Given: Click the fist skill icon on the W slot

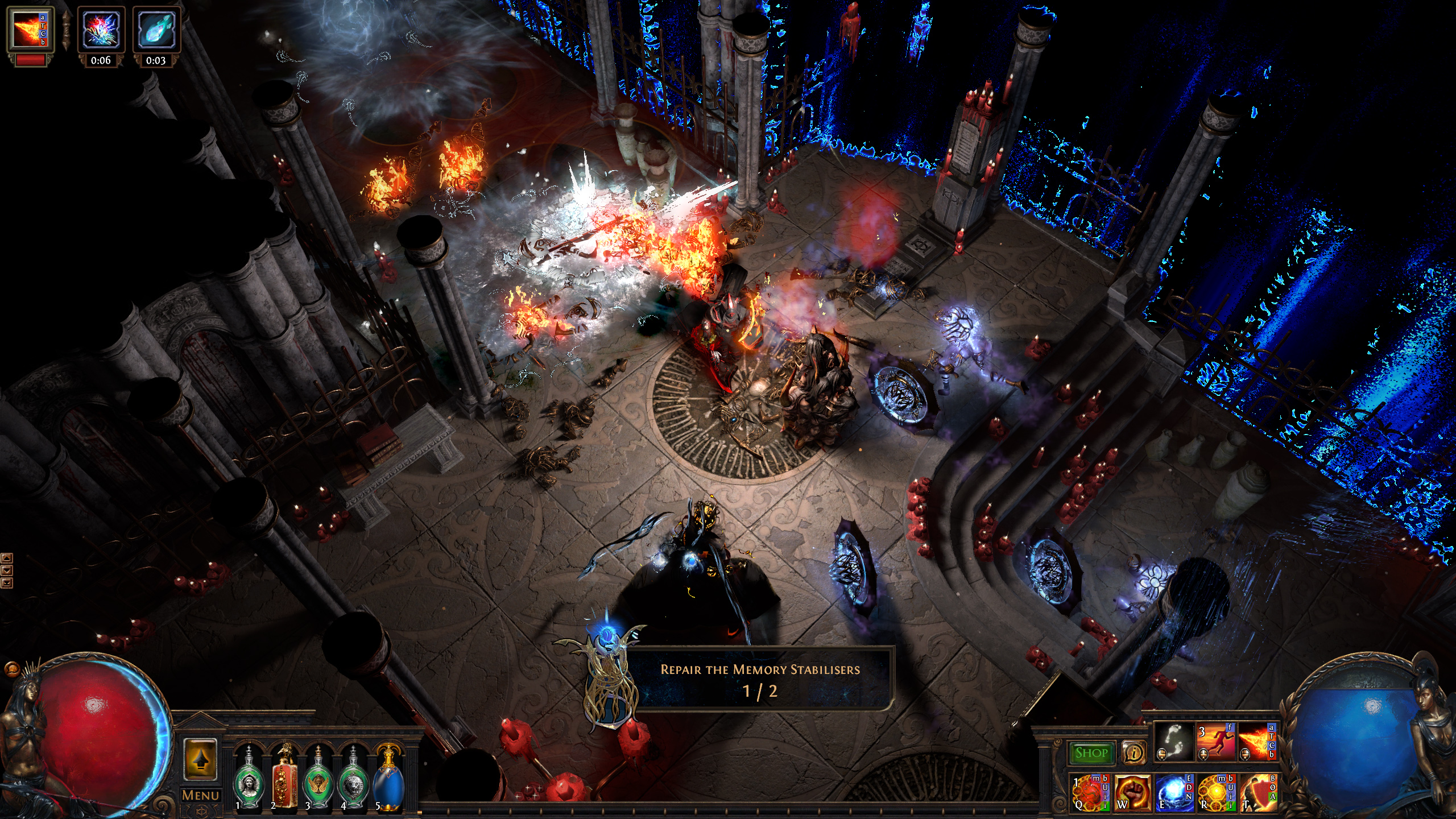Looking at the screenshot, I should [1133, 796].
